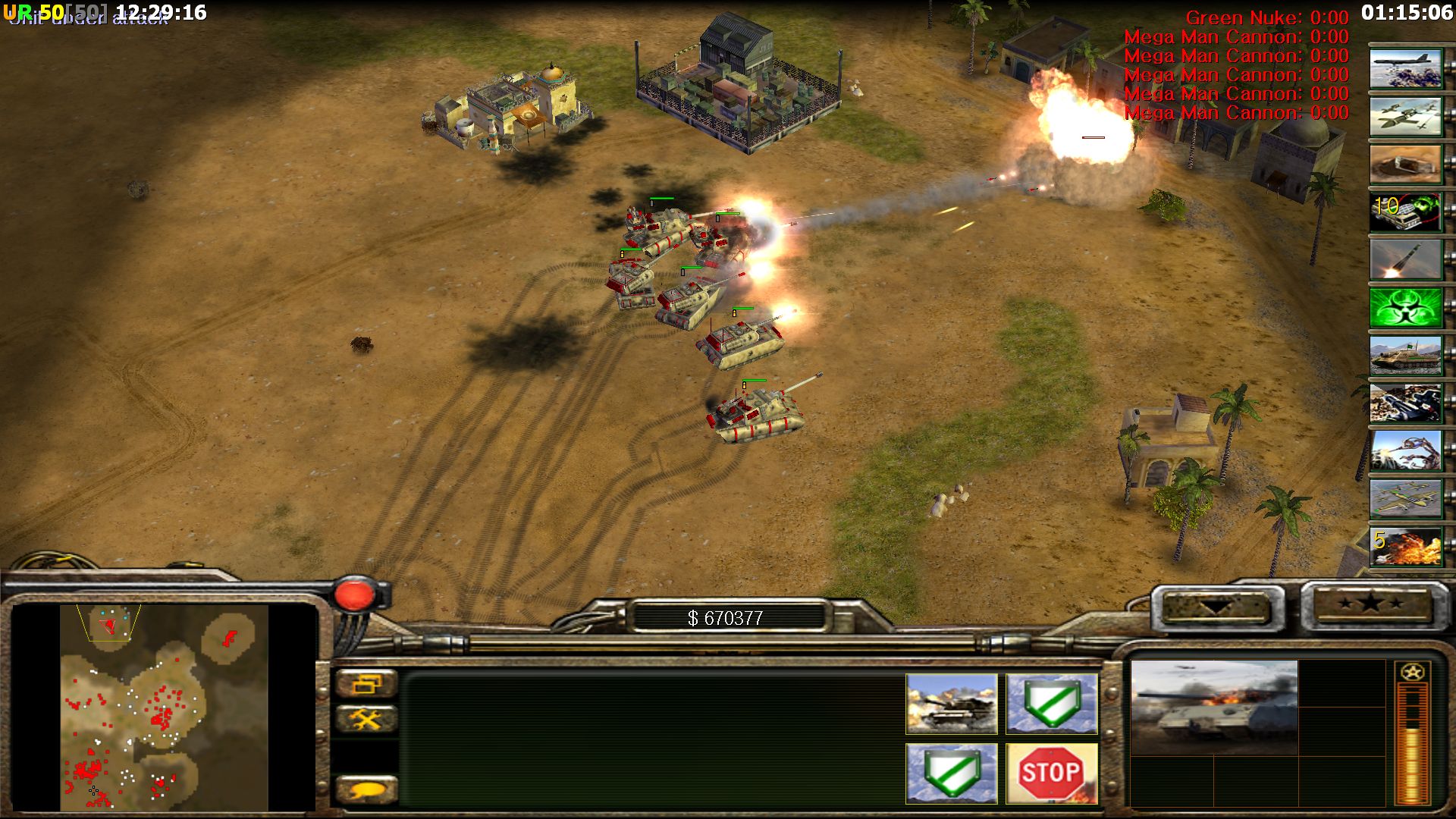This screenshot has height=819, width=1456.
Task: Open the yellow speech bubble communicator
Action: pyautogui.click(x=366, y=789)
